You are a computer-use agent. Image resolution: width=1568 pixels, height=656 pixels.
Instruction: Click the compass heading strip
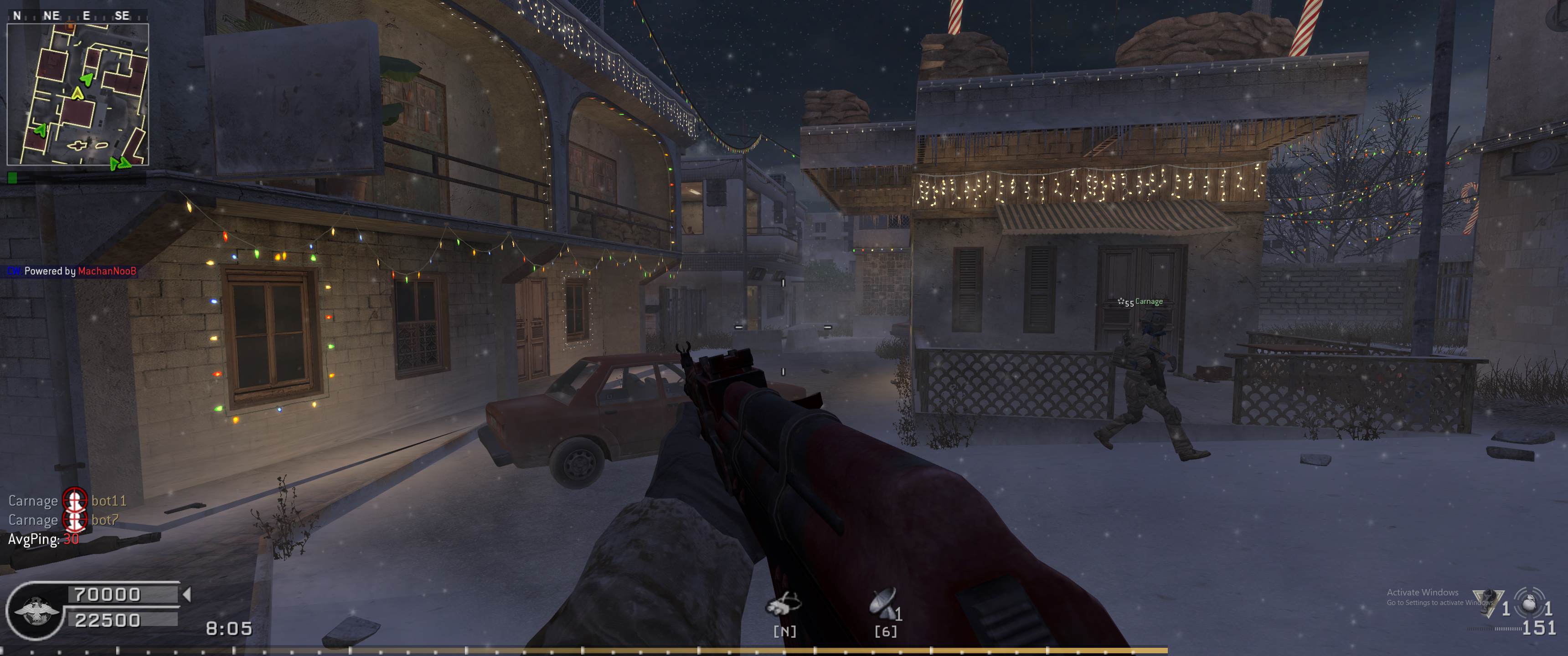coord(77,16)
